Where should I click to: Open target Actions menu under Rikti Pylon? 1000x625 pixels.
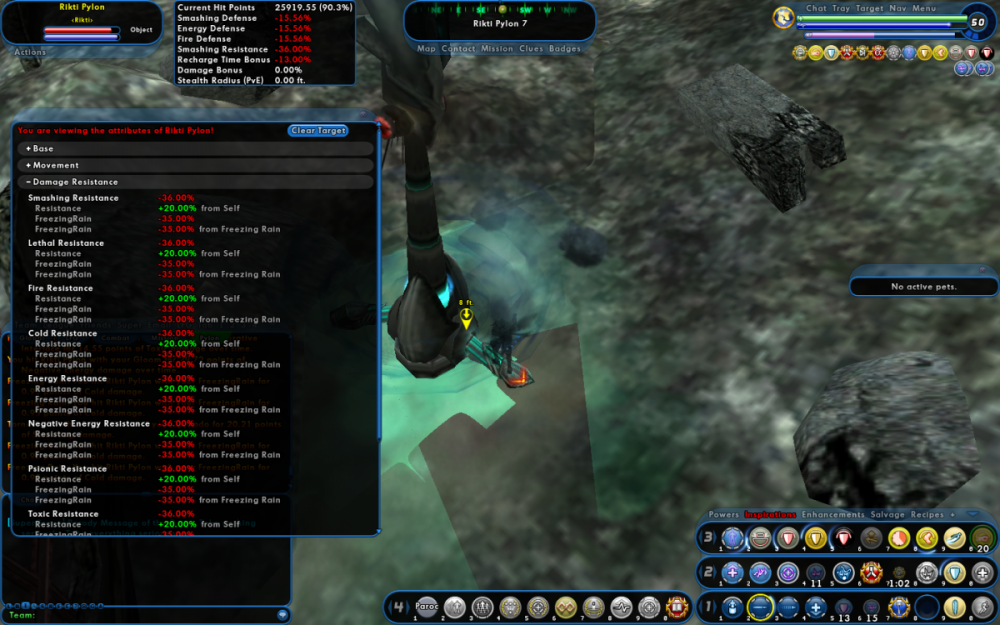tap(30, 52)
